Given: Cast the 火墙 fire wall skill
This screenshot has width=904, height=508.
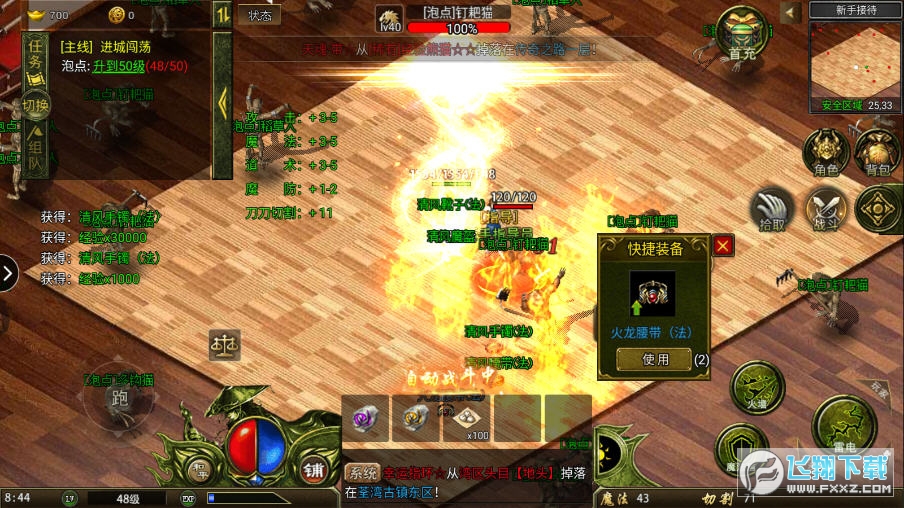Looking at the screenshot, I should (x=757, y=388).
